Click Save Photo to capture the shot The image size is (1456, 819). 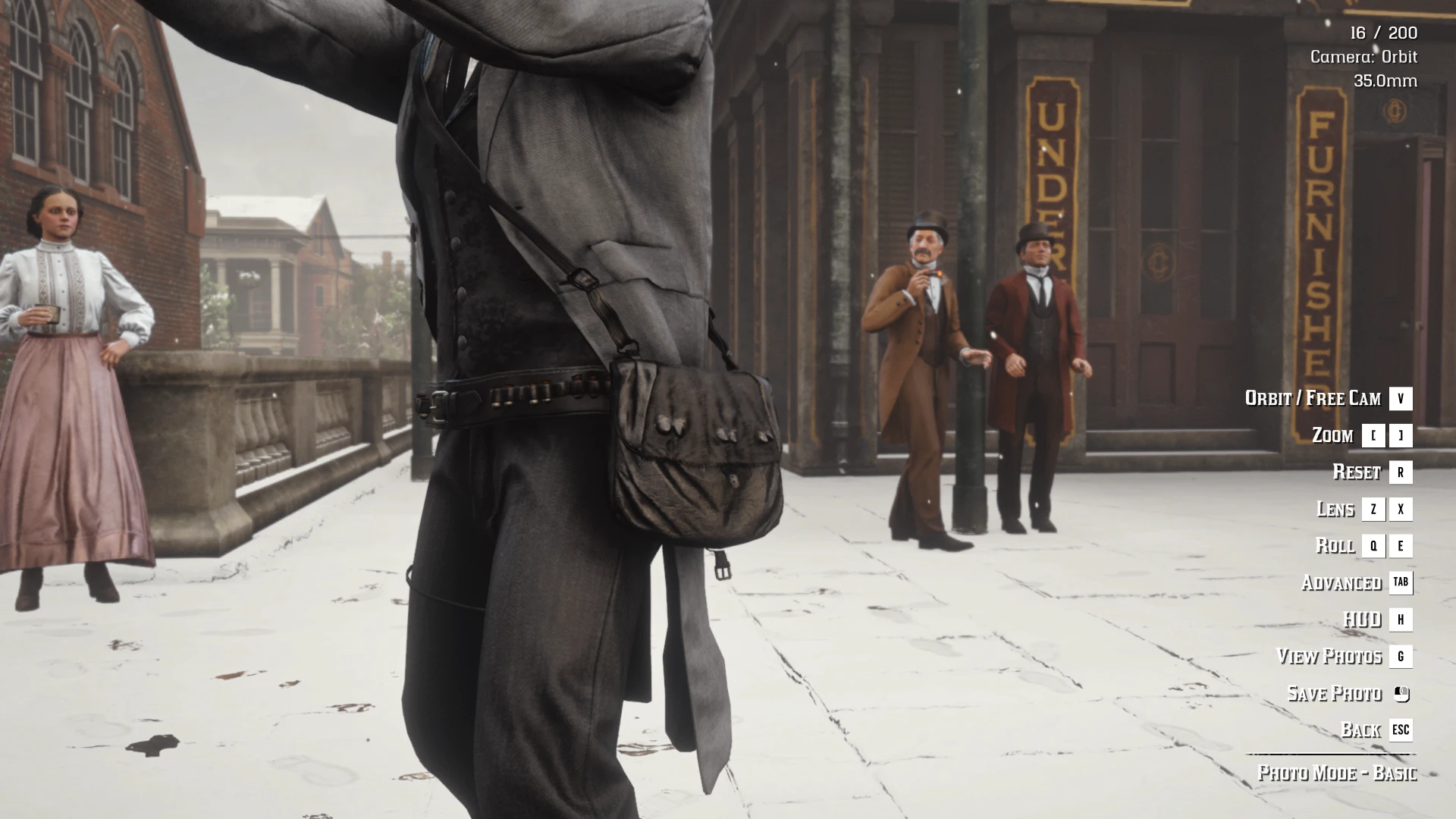click(1334, 693)
